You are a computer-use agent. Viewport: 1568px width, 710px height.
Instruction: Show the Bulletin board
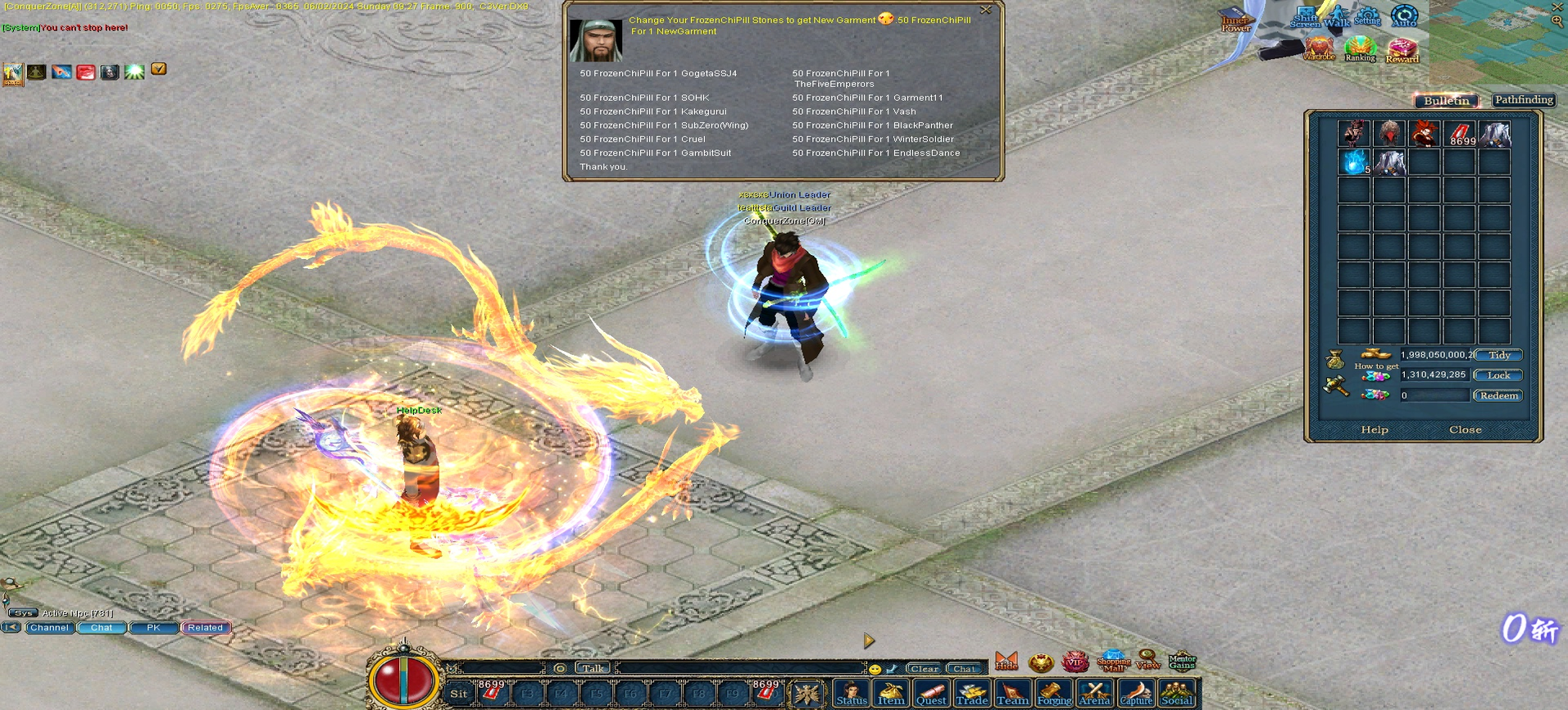[1447, 101]
